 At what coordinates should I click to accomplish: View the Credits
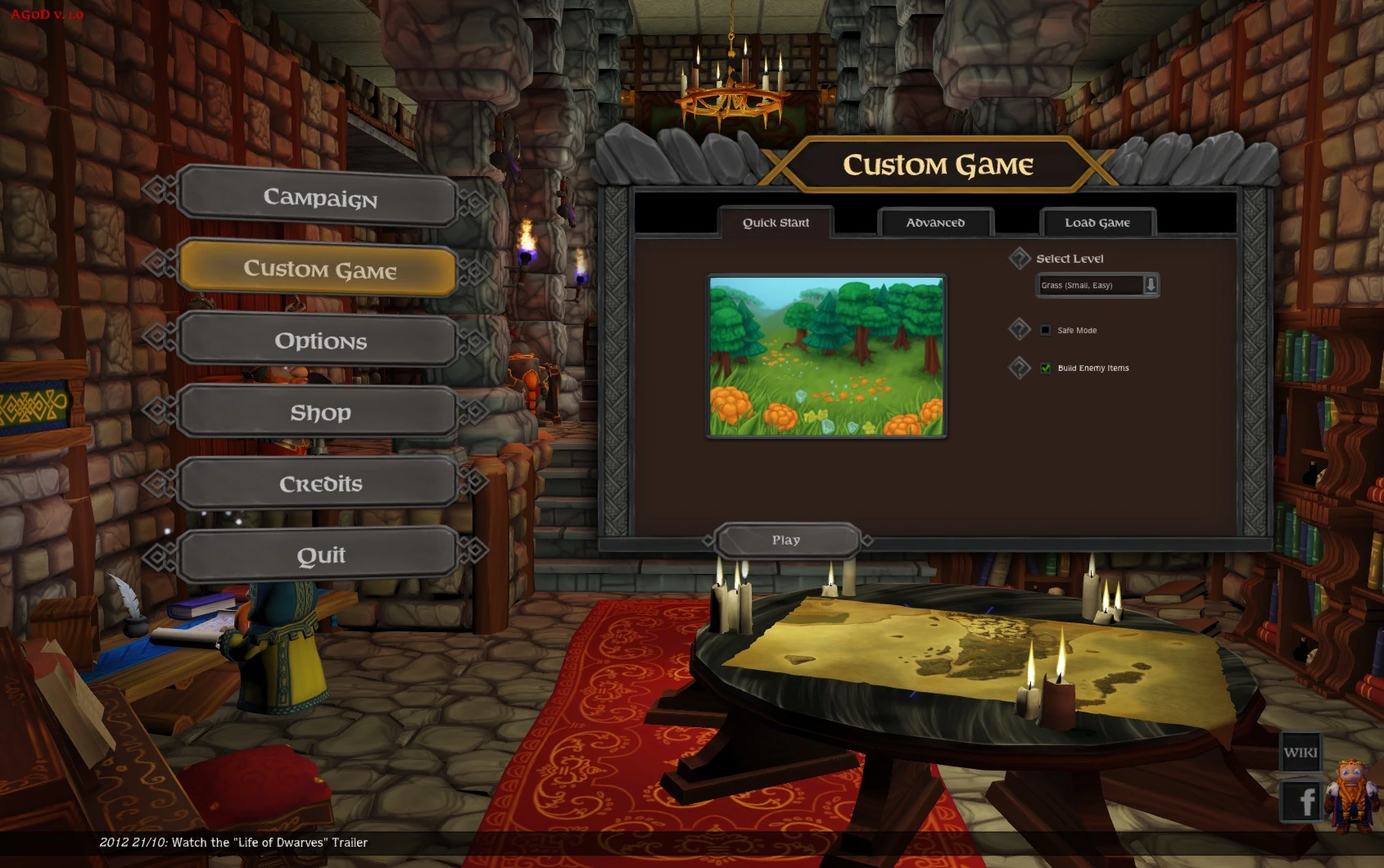click(x=319, y=483)
